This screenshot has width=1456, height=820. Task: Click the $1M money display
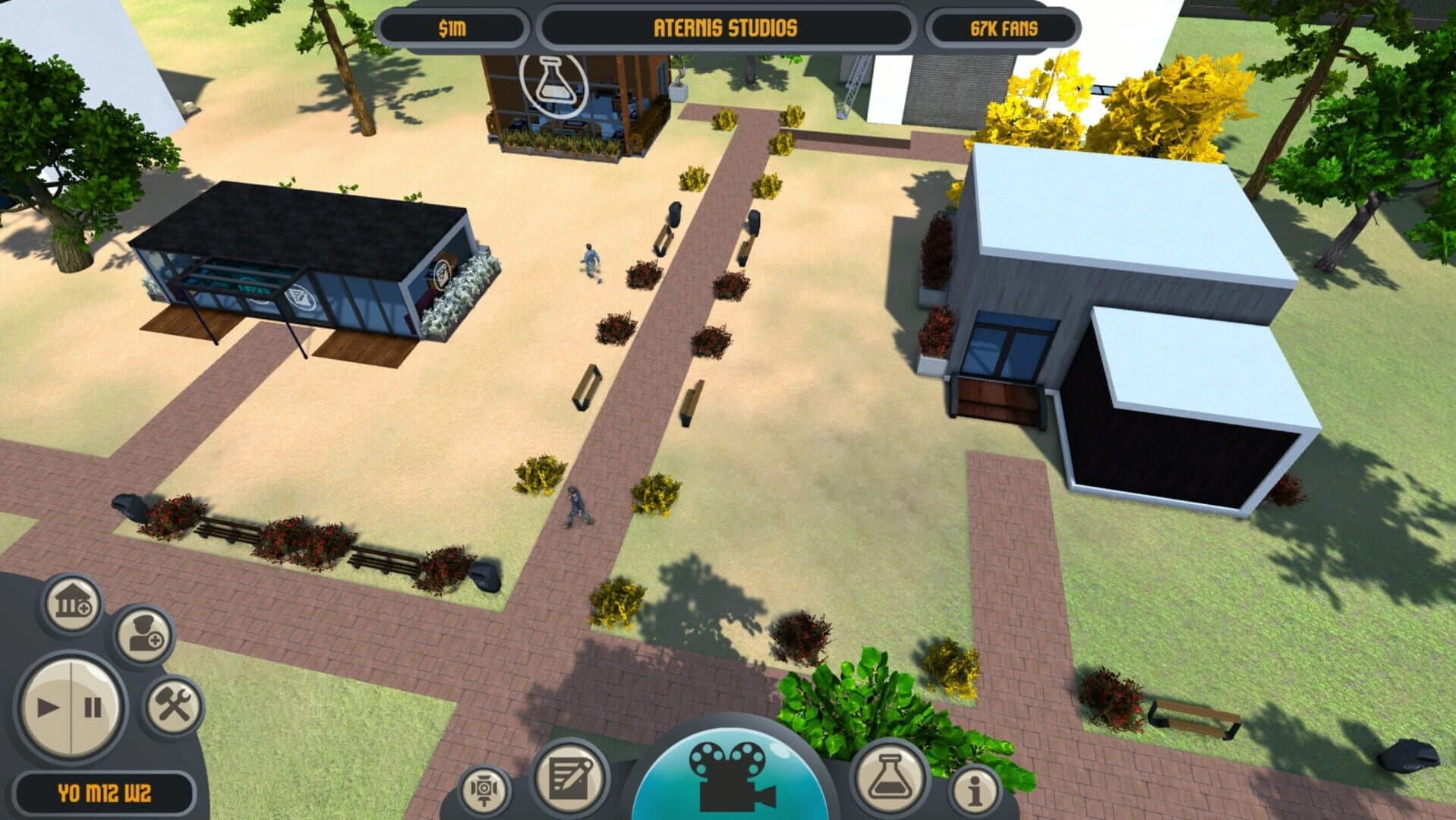point(451,27)
